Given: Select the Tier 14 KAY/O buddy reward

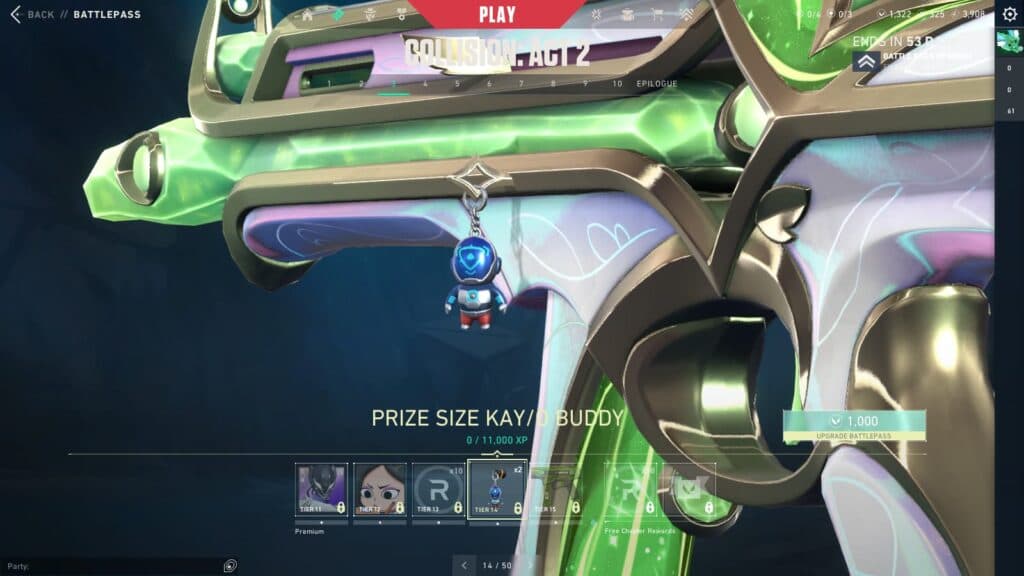Looking at the screenshot, I should point(497,489).
